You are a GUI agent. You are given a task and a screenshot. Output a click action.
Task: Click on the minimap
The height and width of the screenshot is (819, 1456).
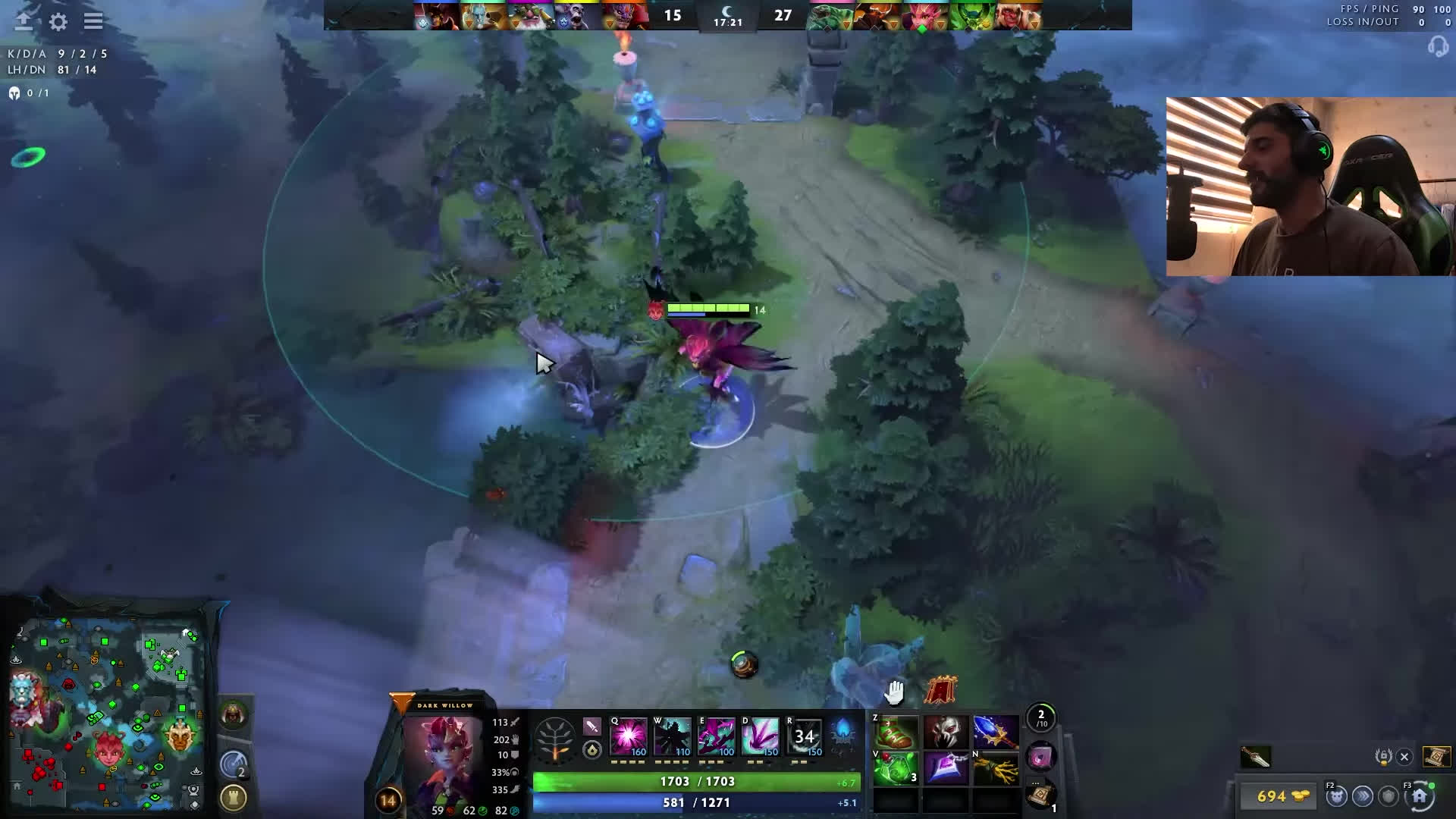click(x=106, y=713)
